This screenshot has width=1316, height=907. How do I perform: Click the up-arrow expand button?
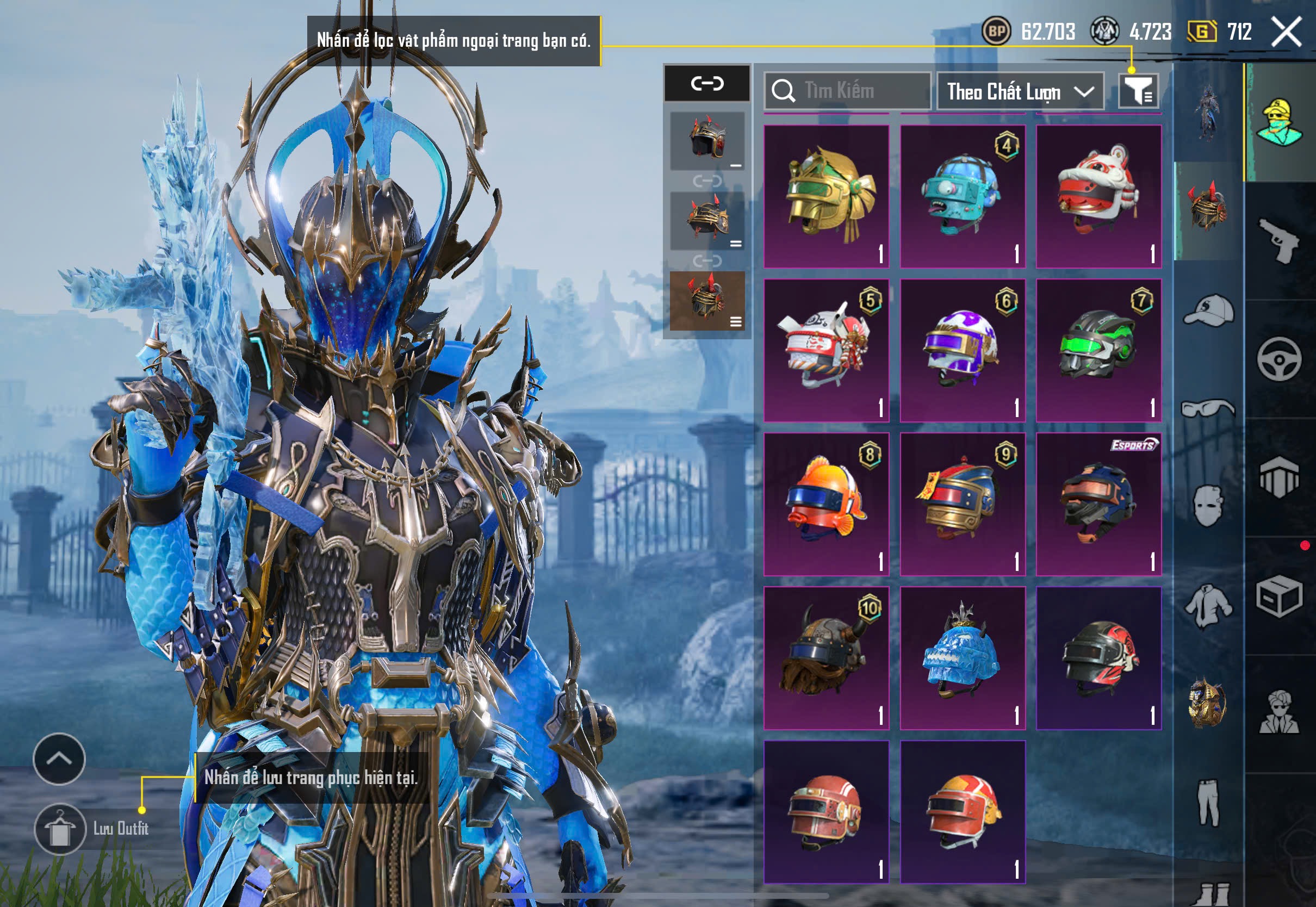[59, 759]
